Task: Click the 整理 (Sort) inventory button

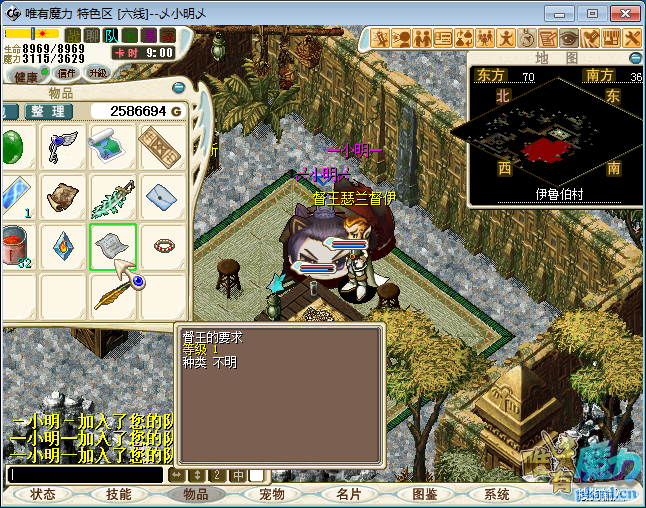Action: point(47,111)
